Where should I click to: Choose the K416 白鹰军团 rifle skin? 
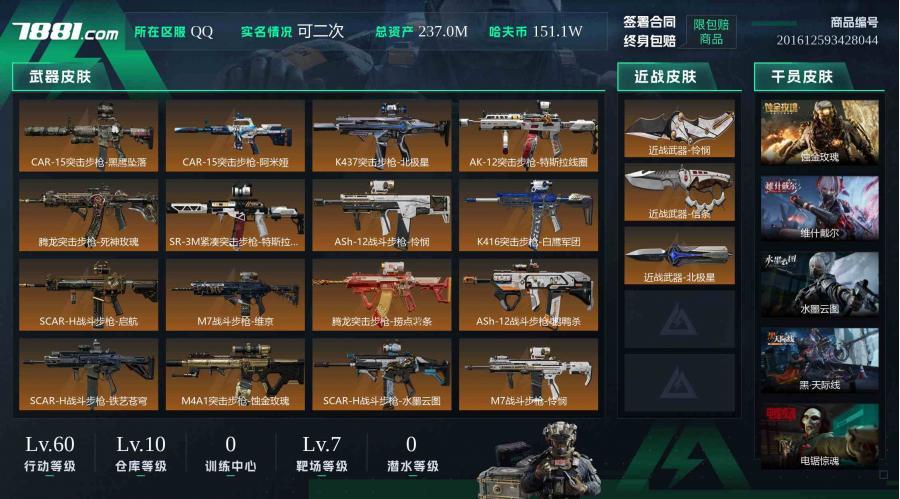click(x=528, y=215)
